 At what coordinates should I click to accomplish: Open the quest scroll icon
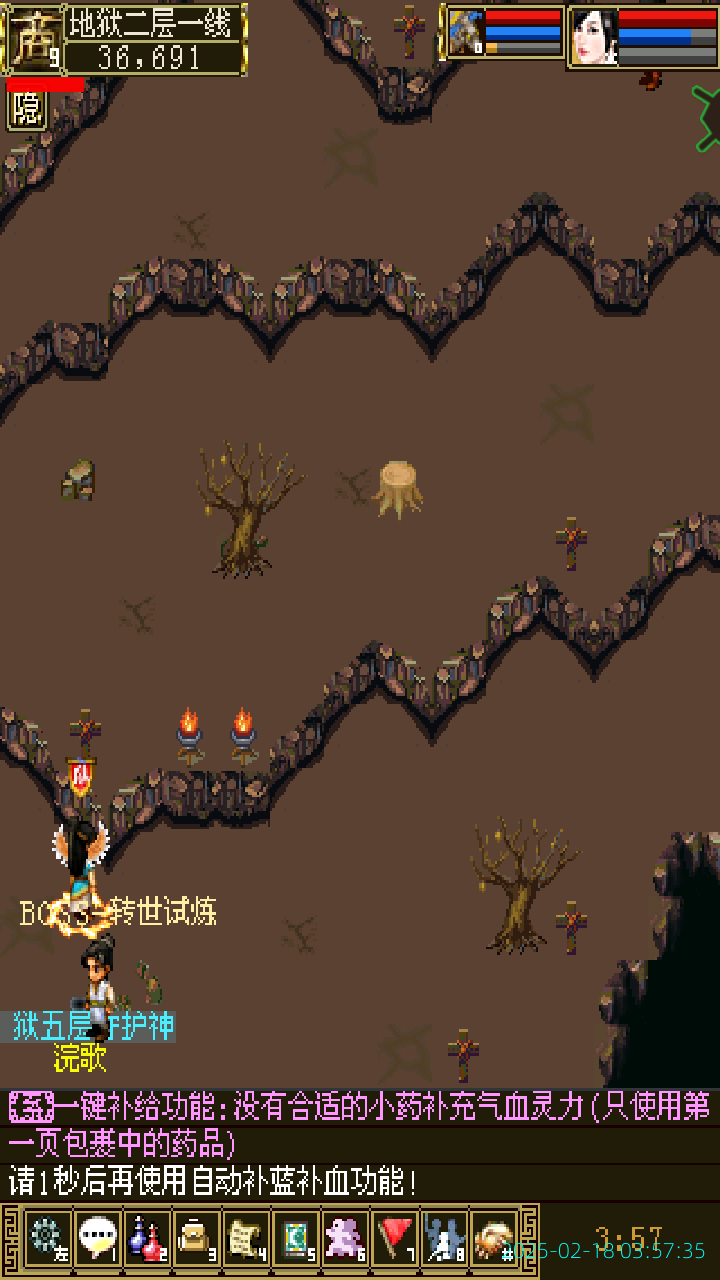pos(245,1238)
